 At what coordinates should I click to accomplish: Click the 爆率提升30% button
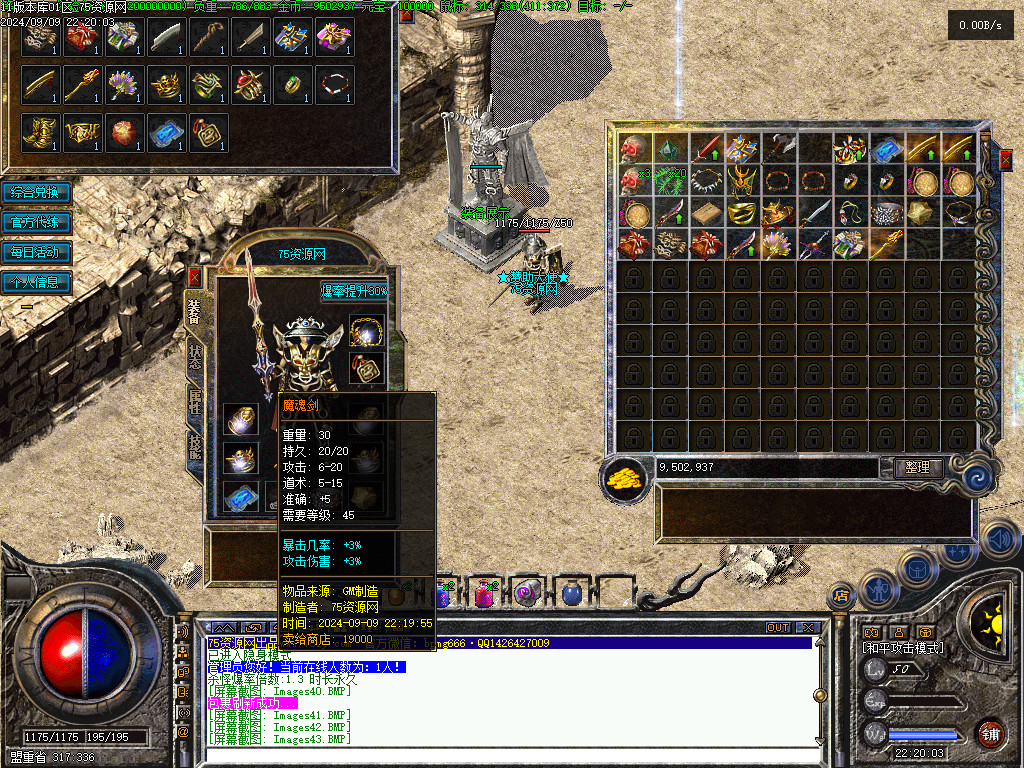coord(353,291)
